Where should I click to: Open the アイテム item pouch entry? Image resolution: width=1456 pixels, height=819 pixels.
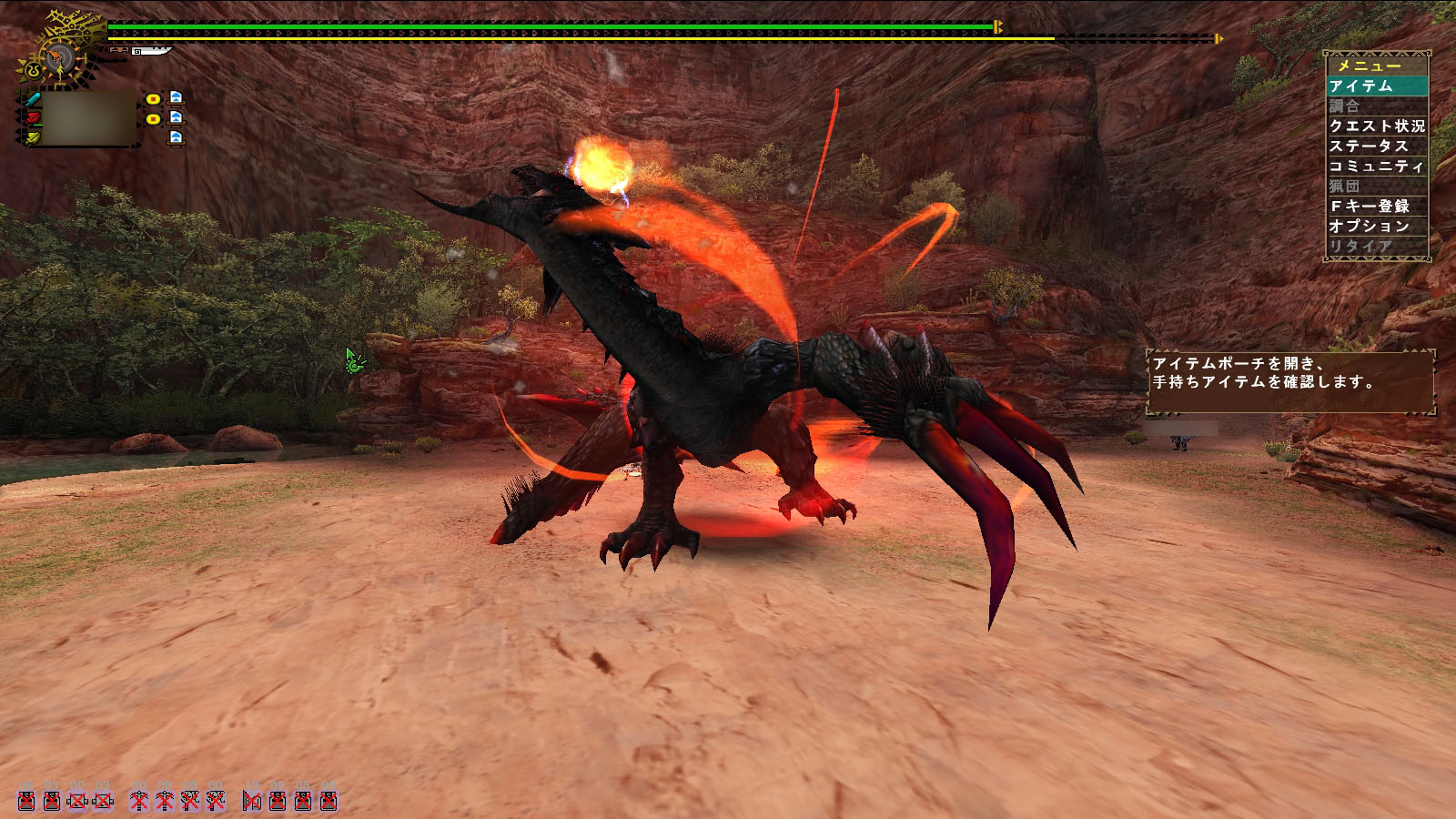click(x=1376, y=86)
